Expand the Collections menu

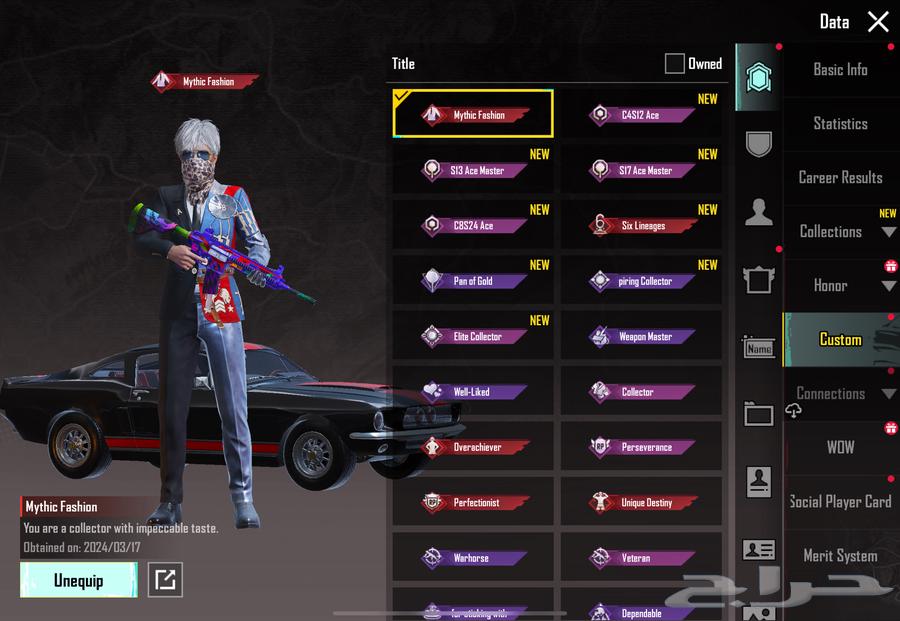840,232
